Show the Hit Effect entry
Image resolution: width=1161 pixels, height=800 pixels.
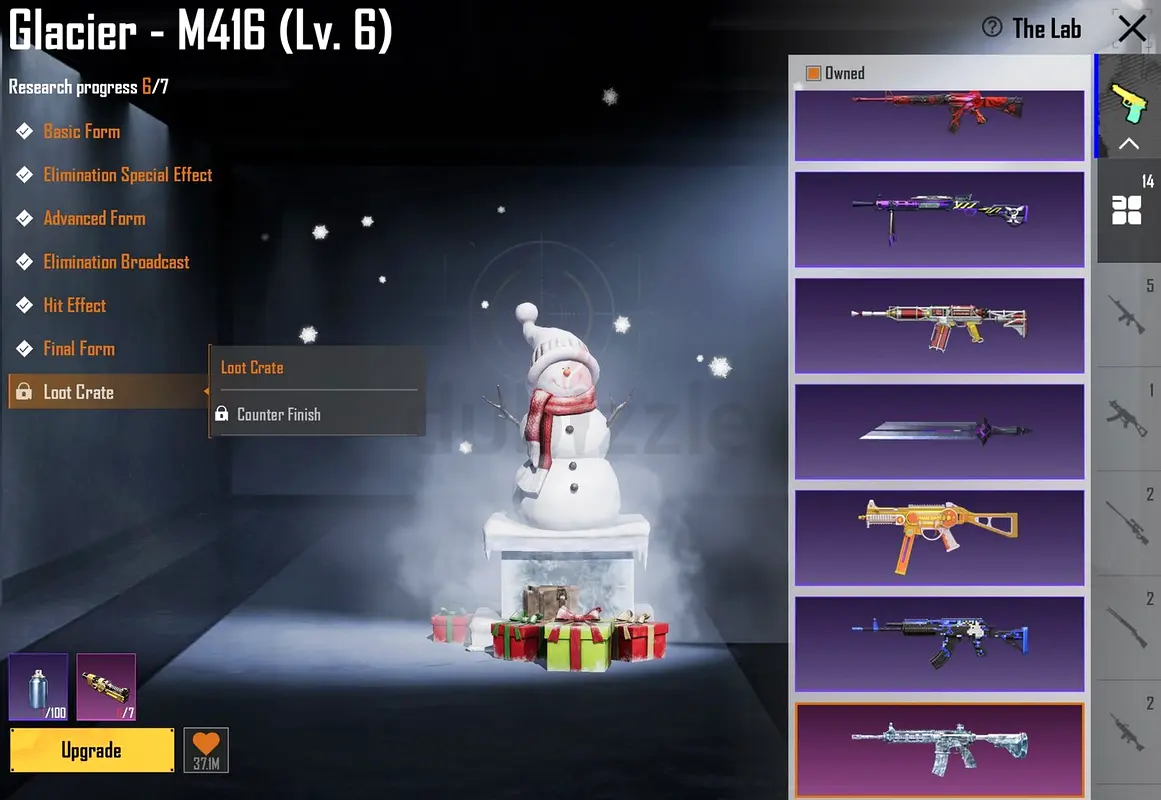(x=74, y=305)
